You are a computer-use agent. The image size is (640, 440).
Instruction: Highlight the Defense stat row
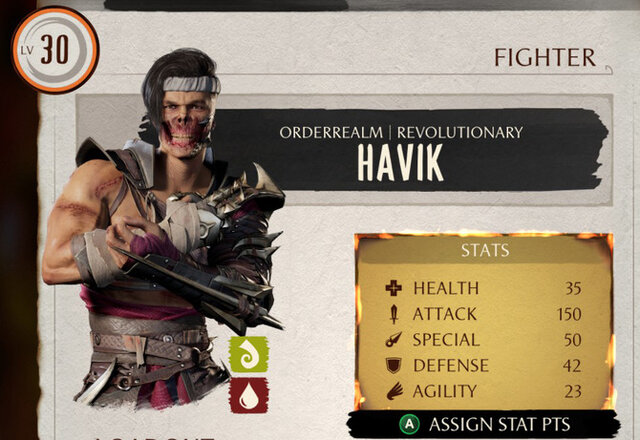coord(483,366)
